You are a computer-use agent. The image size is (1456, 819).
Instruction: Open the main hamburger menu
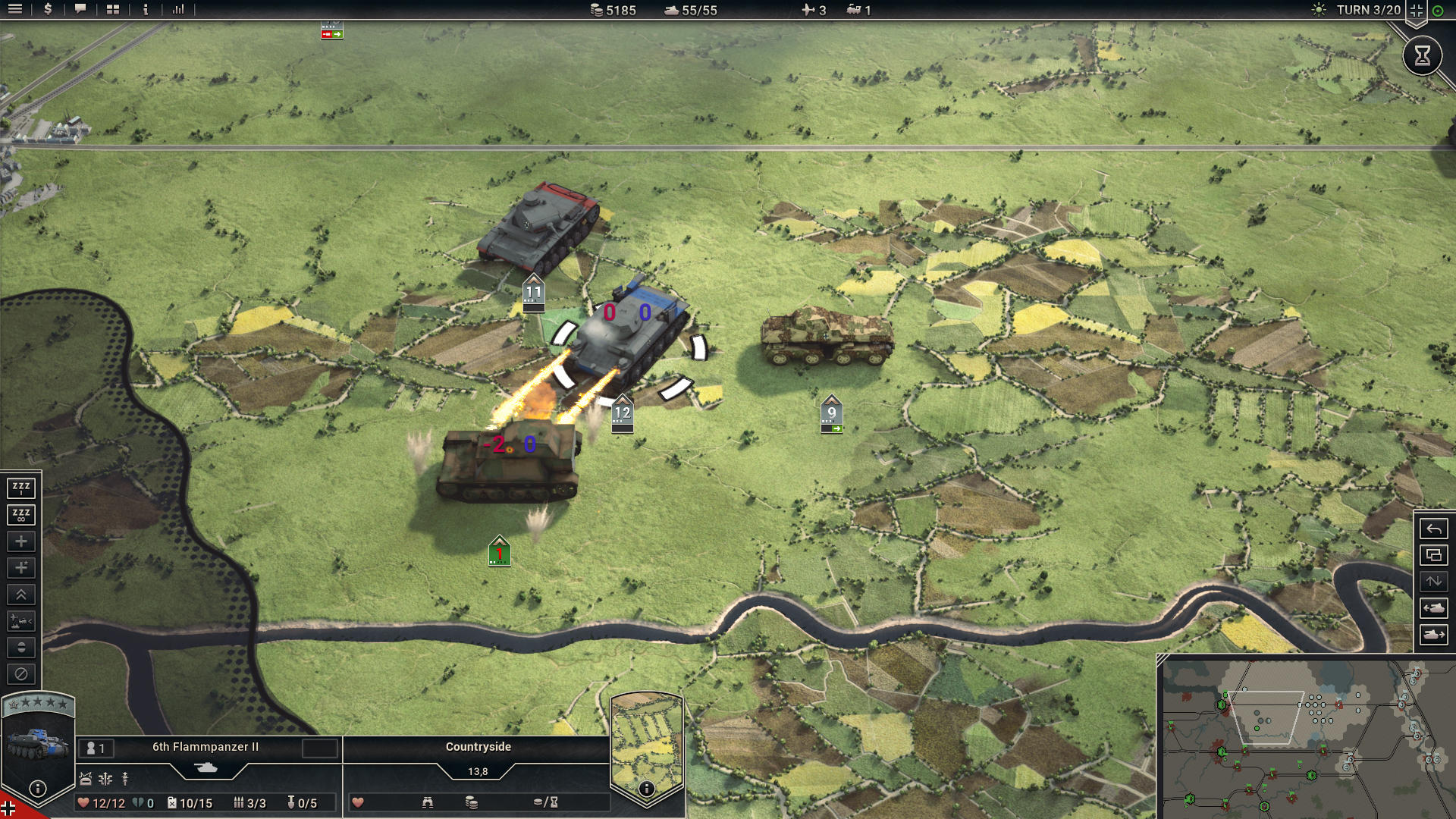[x=17, y=11]
